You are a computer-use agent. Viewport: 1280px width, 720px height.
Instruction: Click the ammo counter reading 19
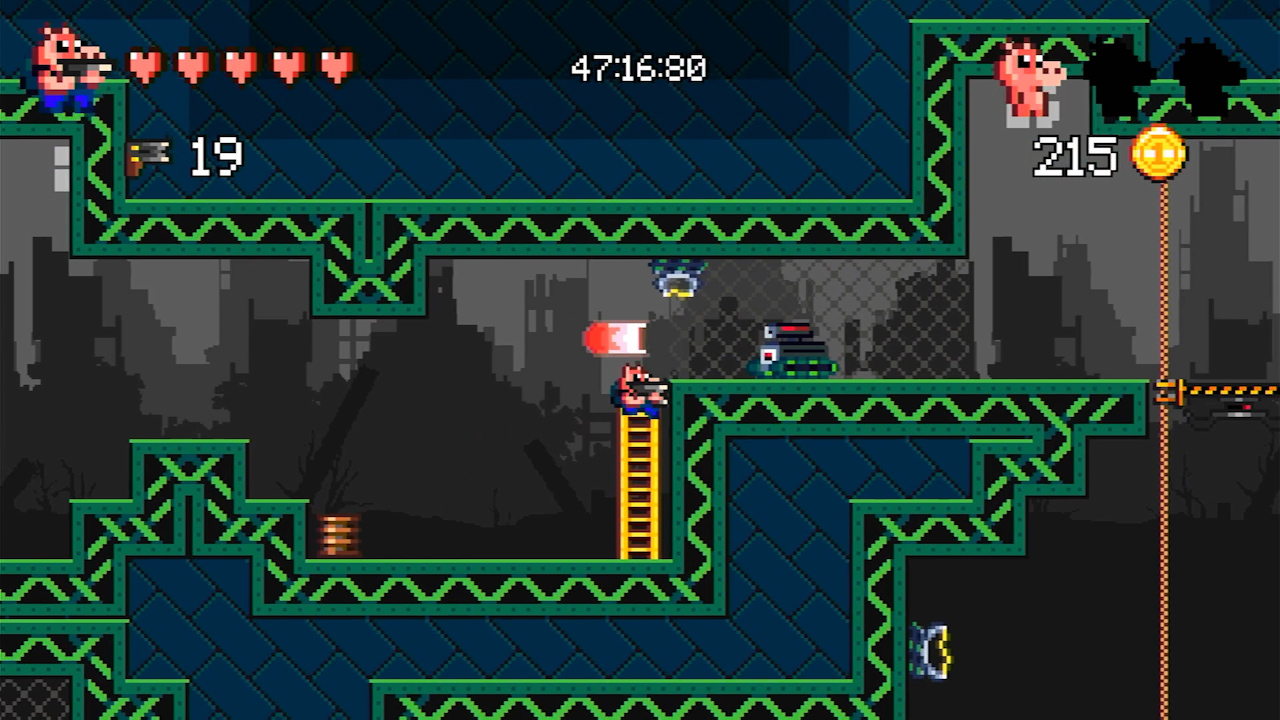[x=215, y=158]
